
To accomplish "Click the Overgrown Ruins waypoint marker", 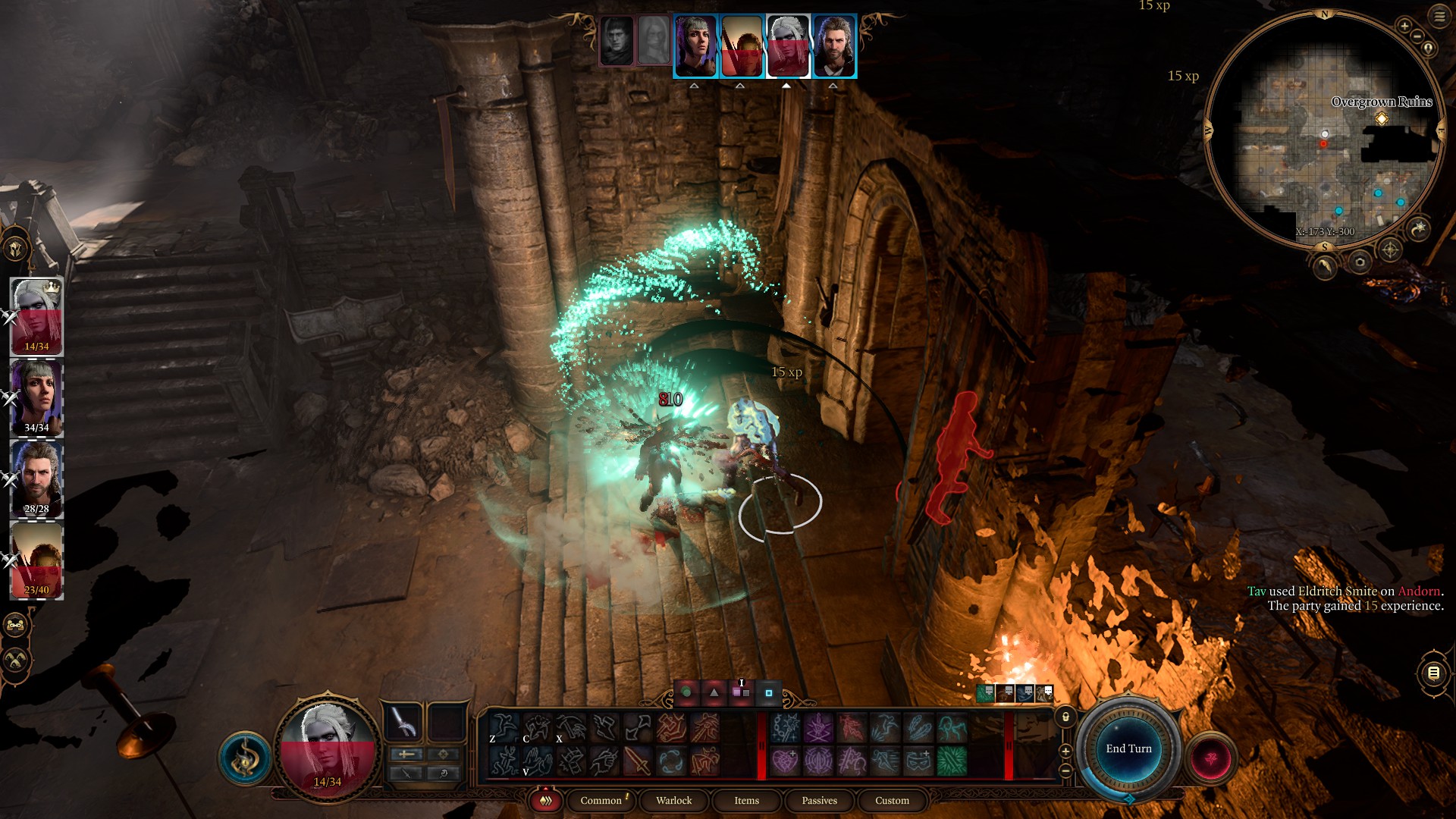I will 1382,119.
